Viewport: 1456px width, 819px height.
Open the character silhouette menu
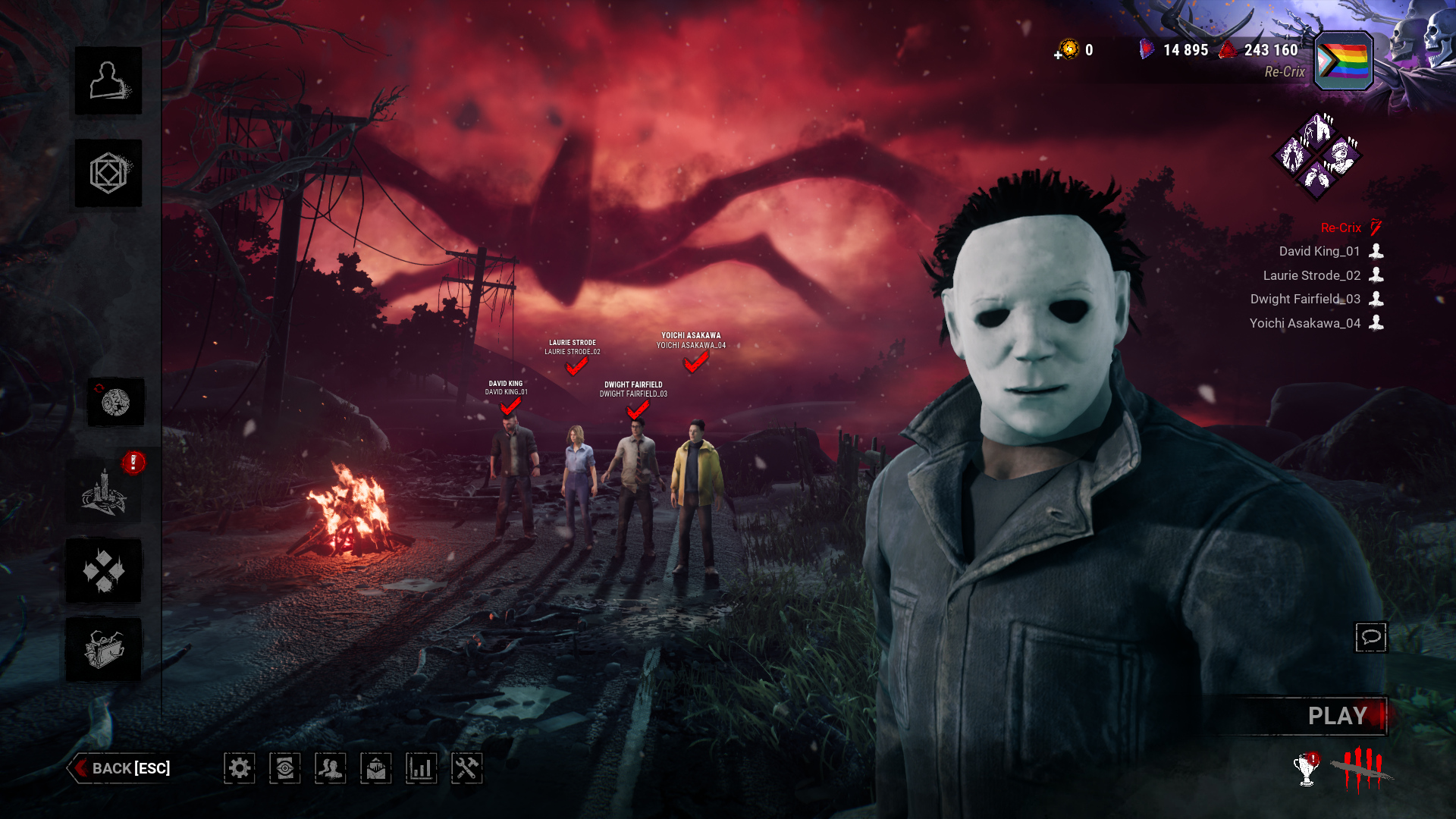point(108,81)
